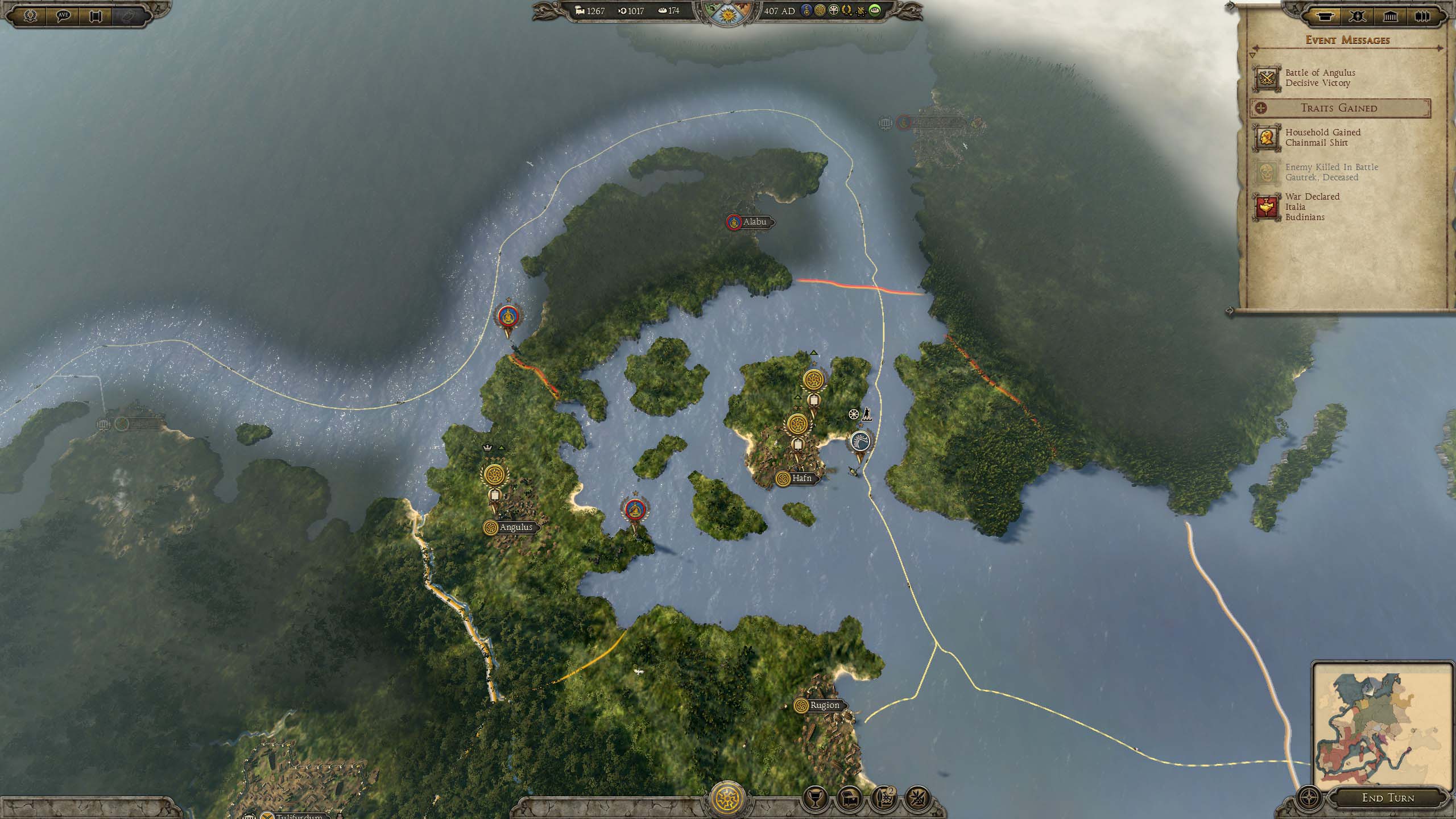End the current turn
Screen dimensions: 1456x819
[1387, 797]
